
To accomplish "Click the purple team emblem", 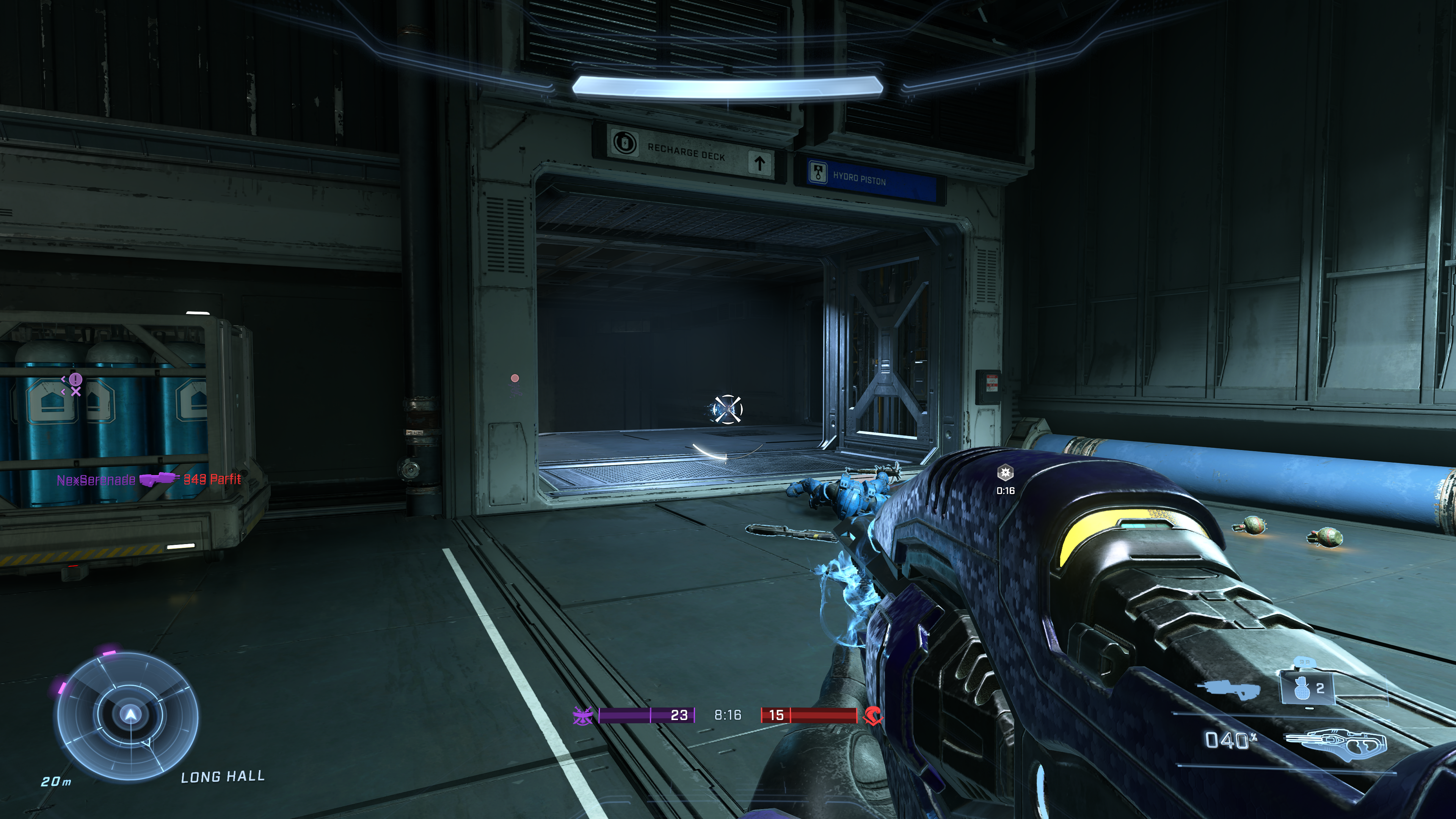I will [582, 715].
